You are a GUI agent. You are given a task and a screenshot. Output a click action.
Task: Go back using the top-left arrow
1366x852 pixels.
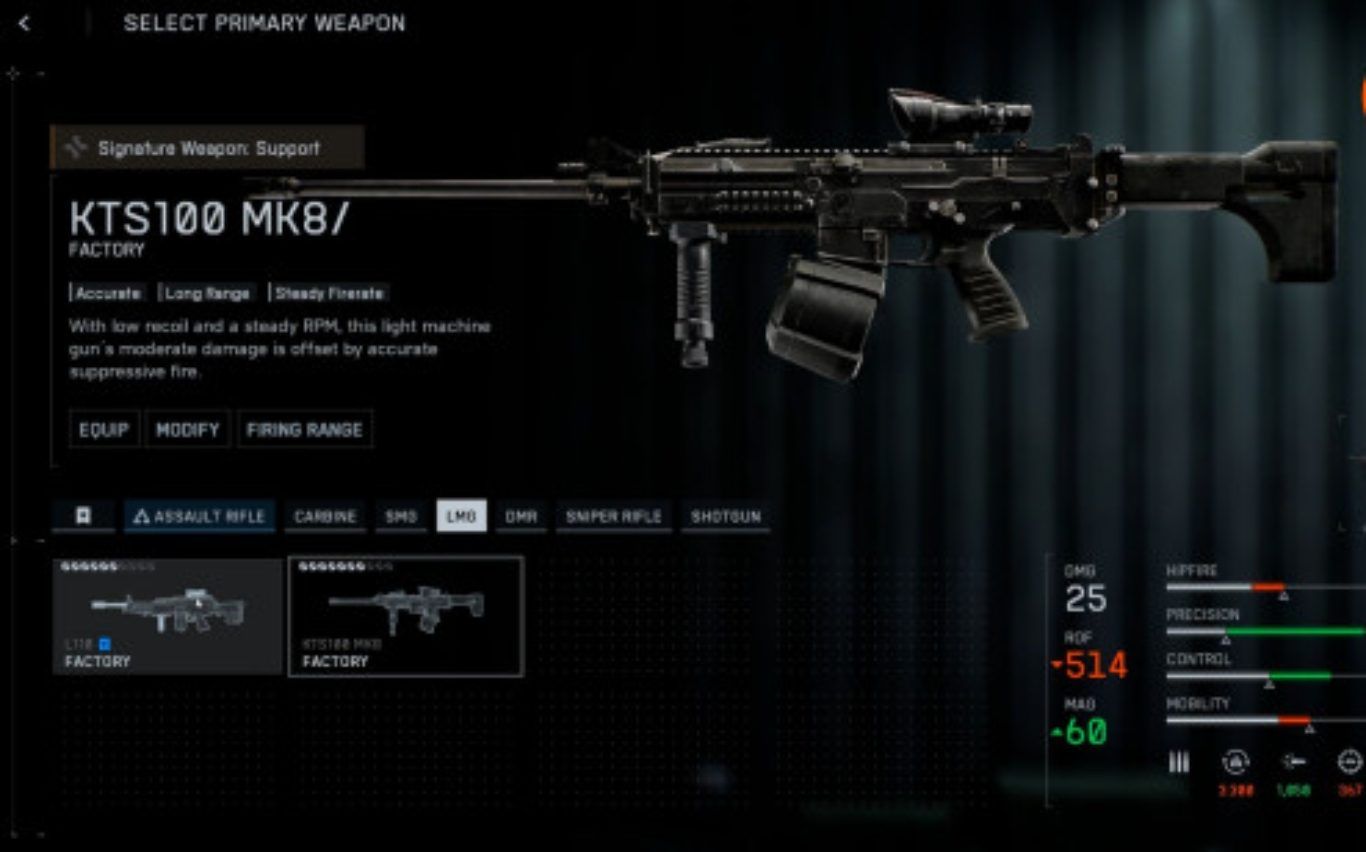point(24,23)
